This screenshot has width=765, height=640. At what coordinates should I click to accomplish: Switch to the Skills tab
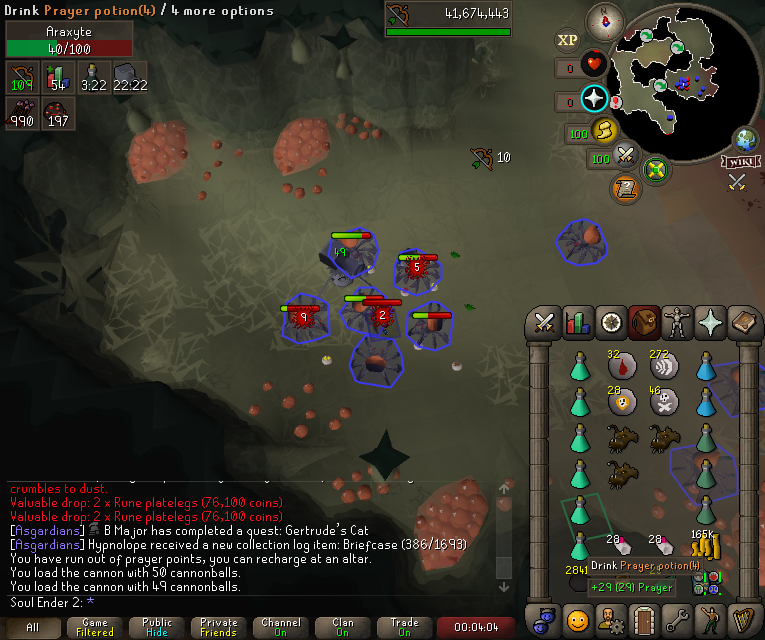[578, 322]
